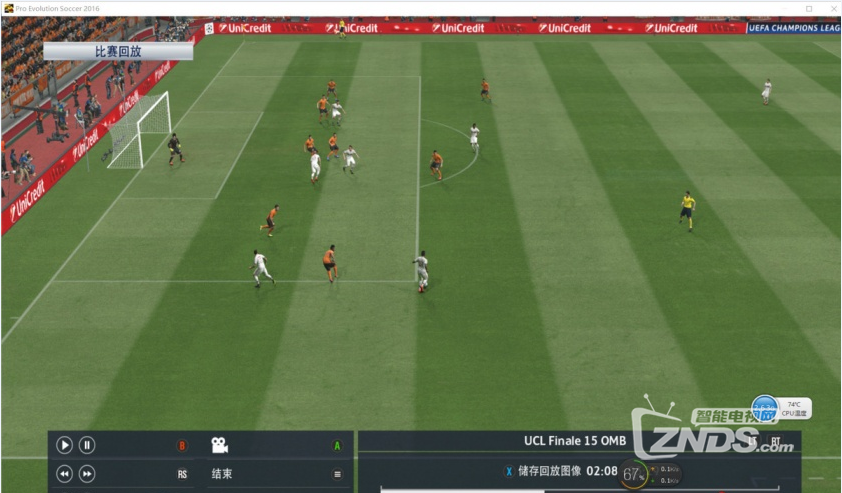Pause the match replay

click(x=87, y=445)
